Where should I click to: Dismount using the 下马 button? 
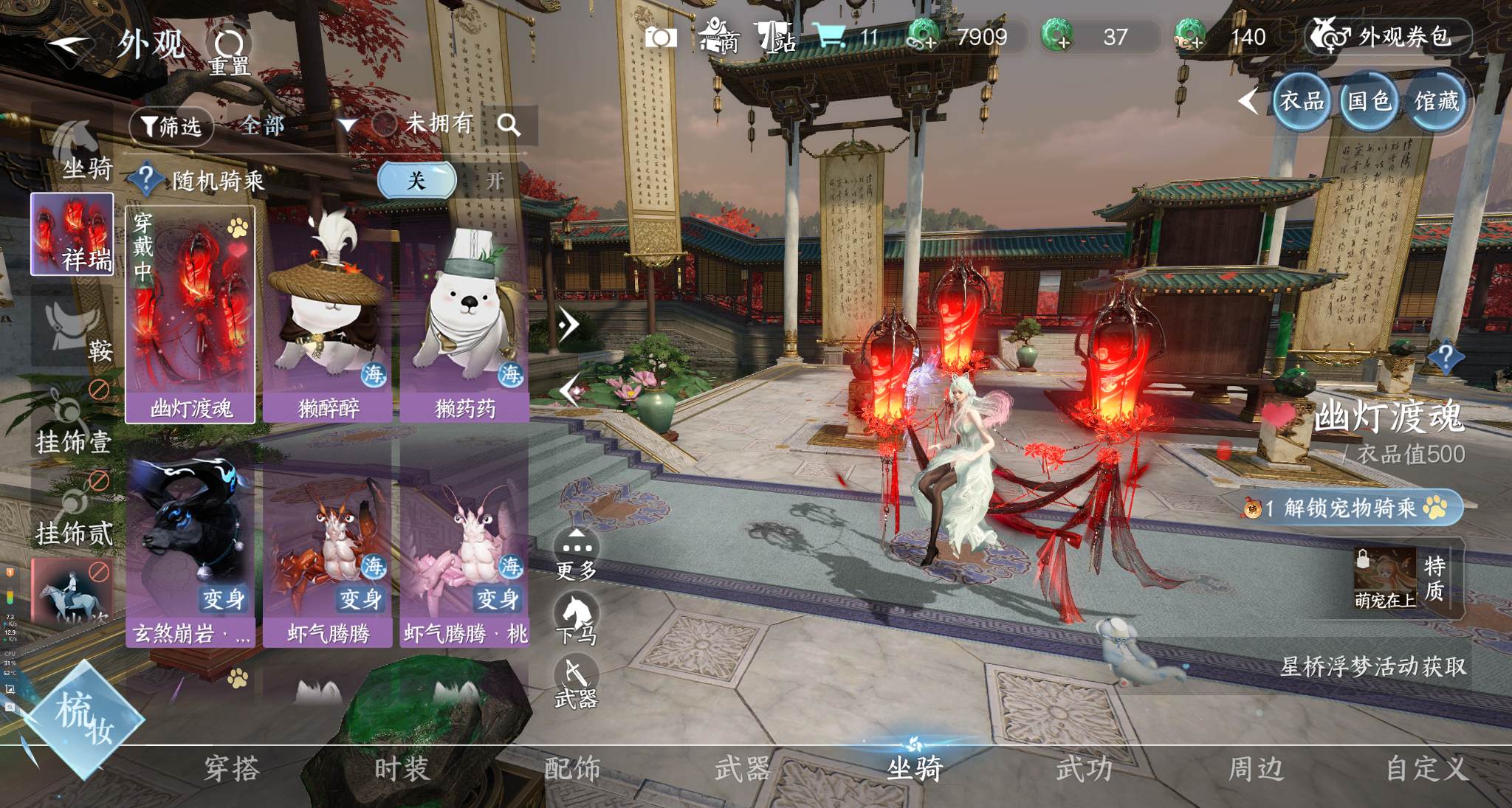(577, 620)
